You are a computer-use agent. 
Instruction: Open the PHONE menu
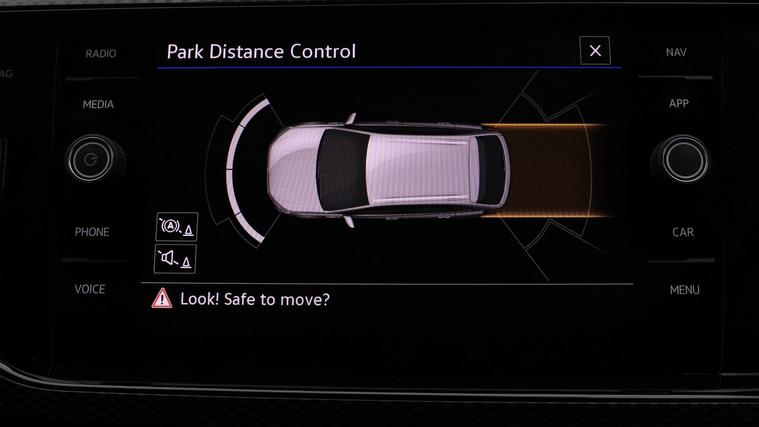click(x=92, y=232)
